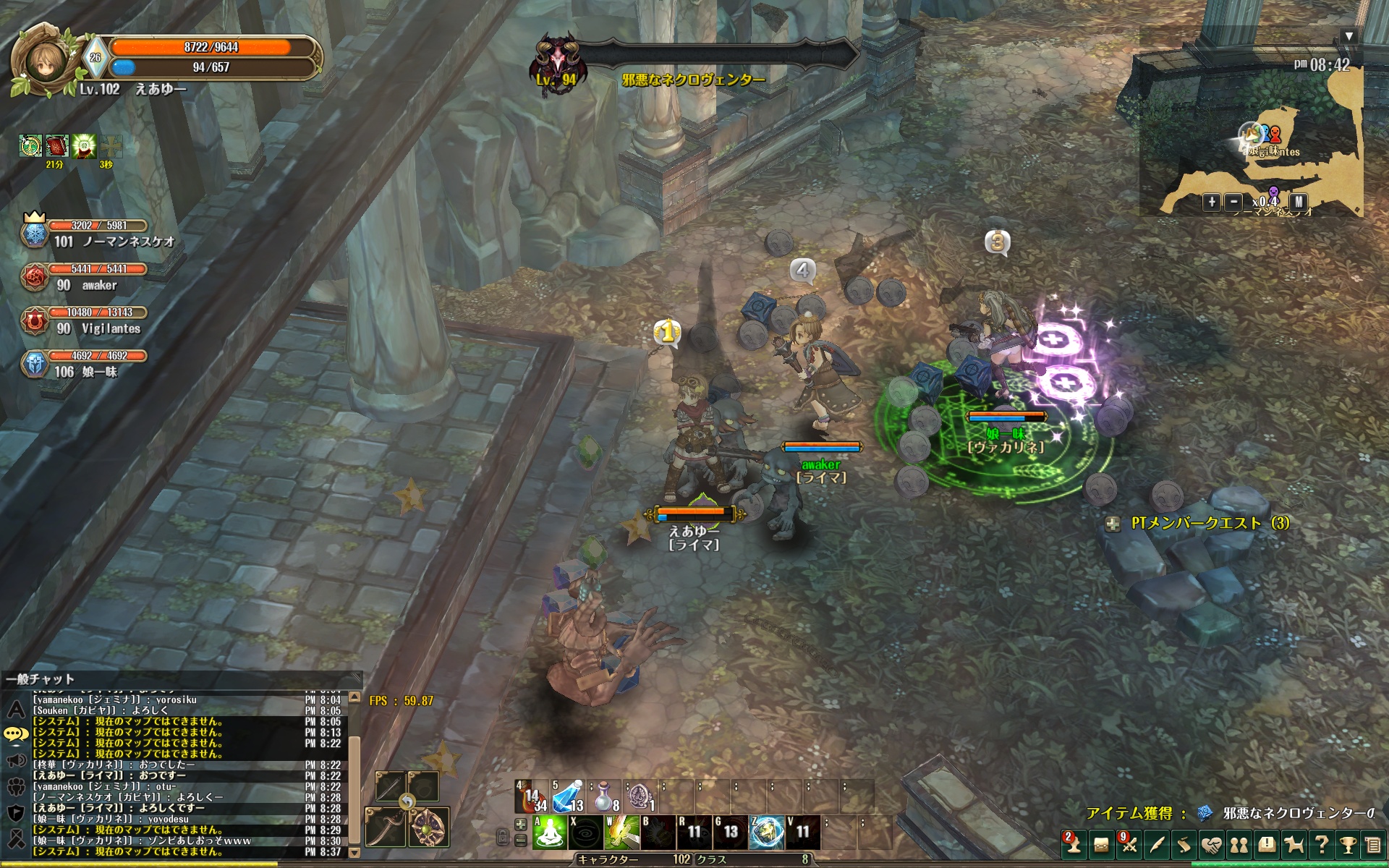The width and height of the screenshot is (1389, 868).
Task: Activate the blue swirling shield skill on Z
Action: [766, 833]
